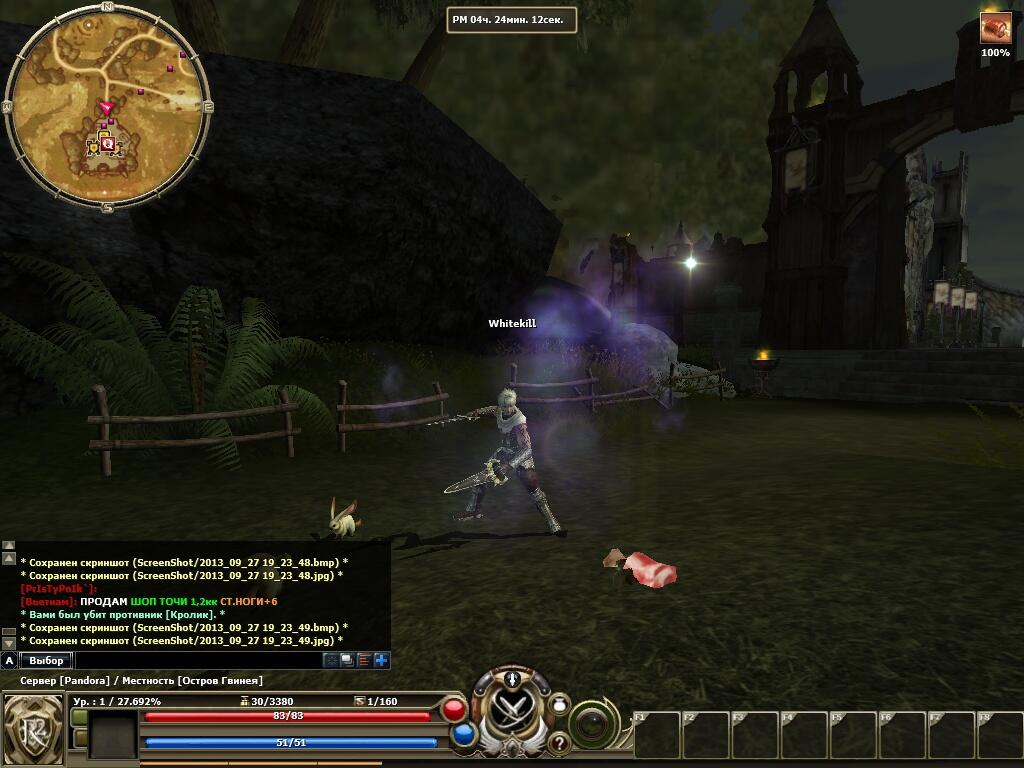Click the character portrait frame

[112, 734]
